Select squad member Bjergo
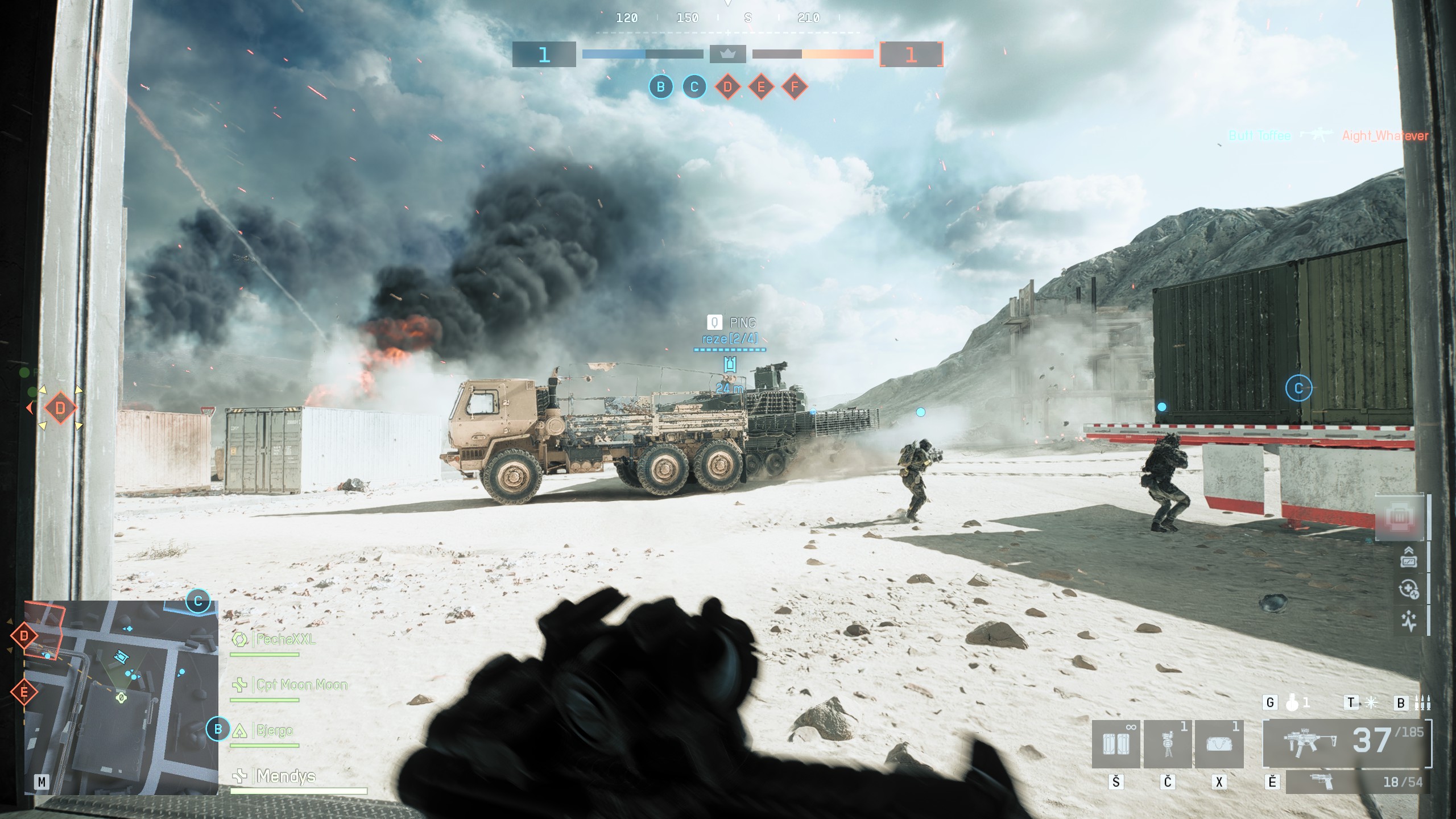Image resolution: width=1456 pixels, height=819 pixels. pos(274,730)
